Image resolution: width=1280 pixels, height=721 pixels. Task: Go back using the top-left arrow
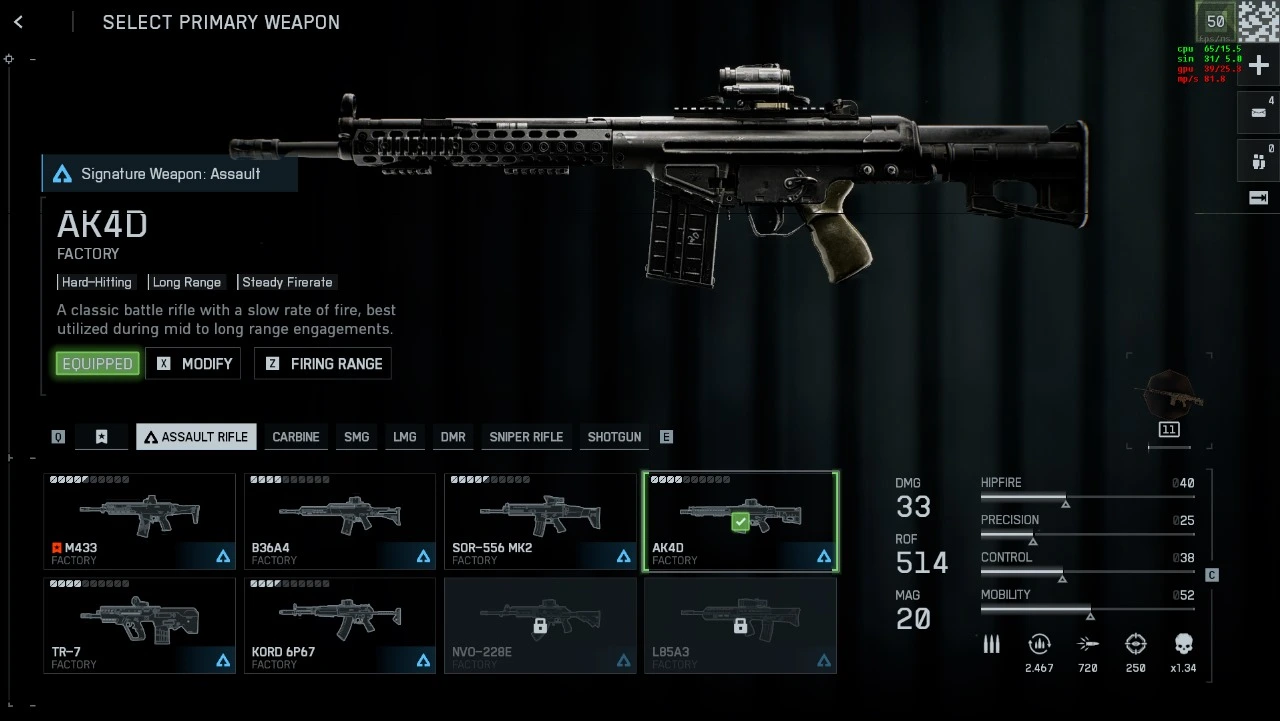tap(18, 22)
